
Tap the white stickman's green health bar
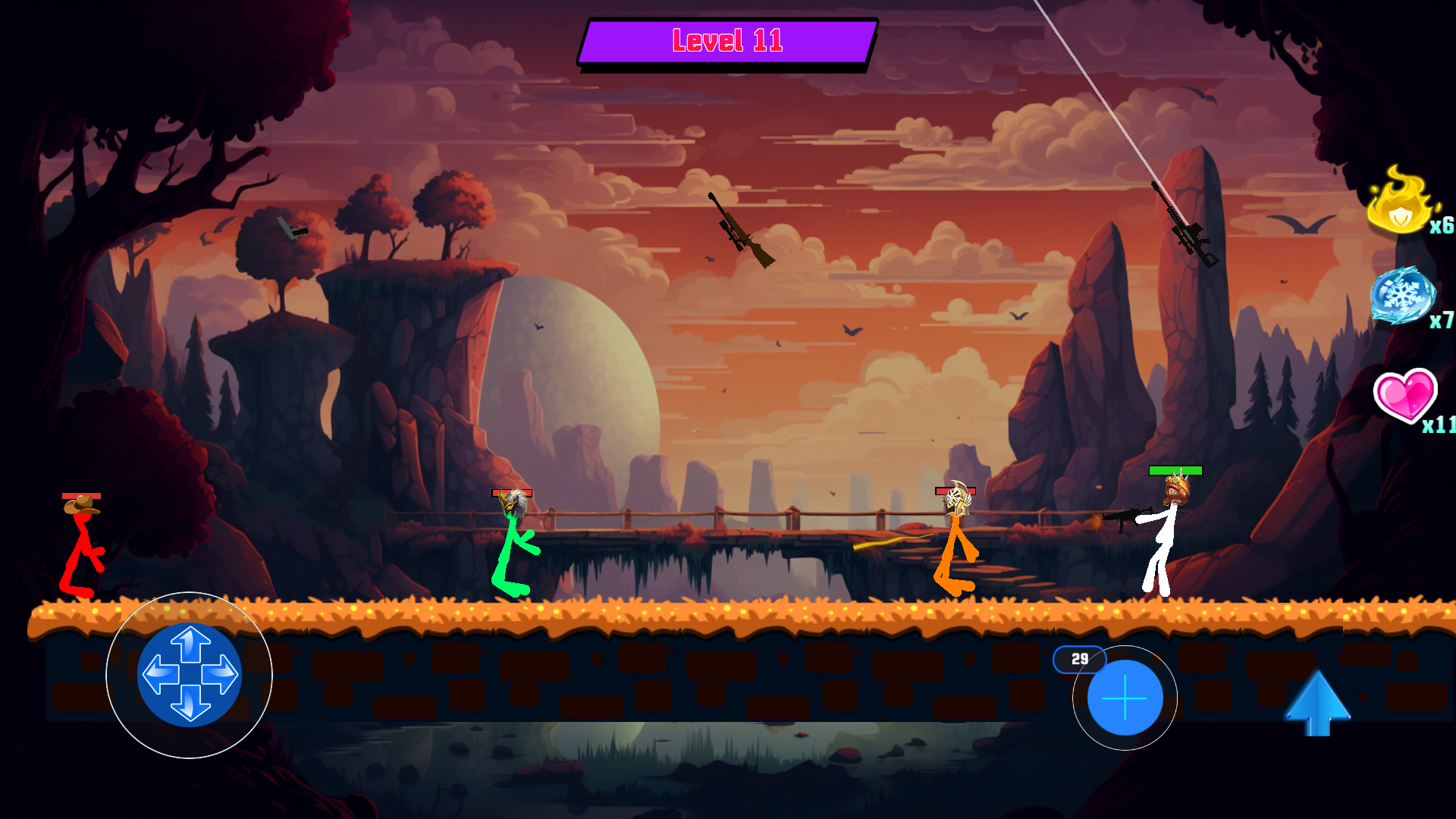[1176, 470]
